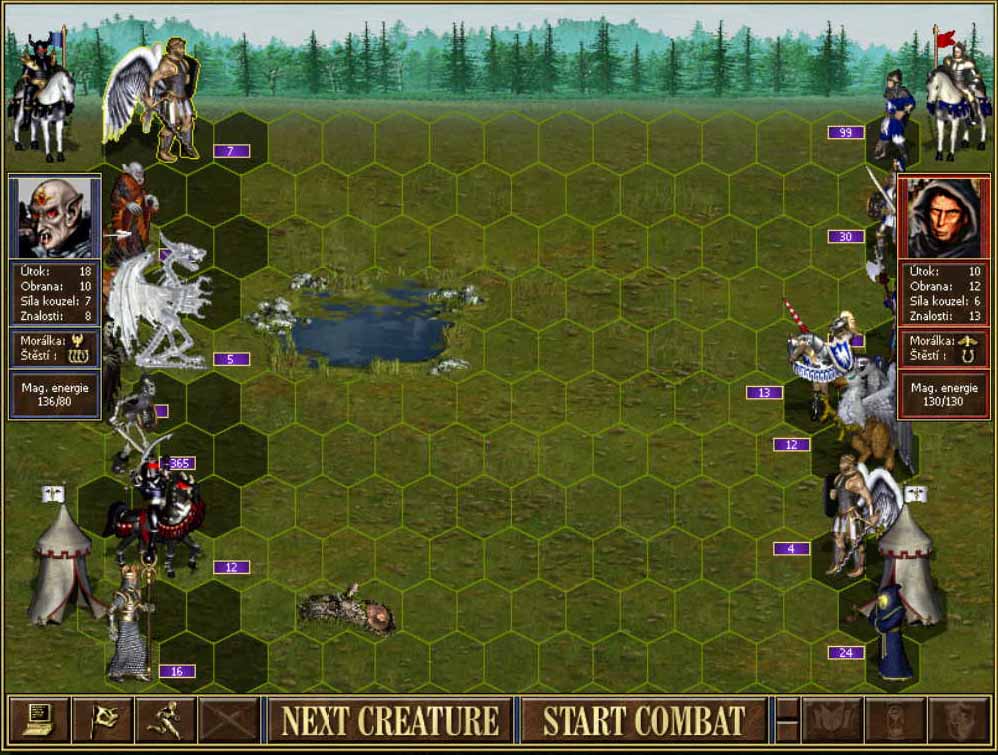Open the combat options computer icon
This screenshot has height=755, width=998.
39,720
